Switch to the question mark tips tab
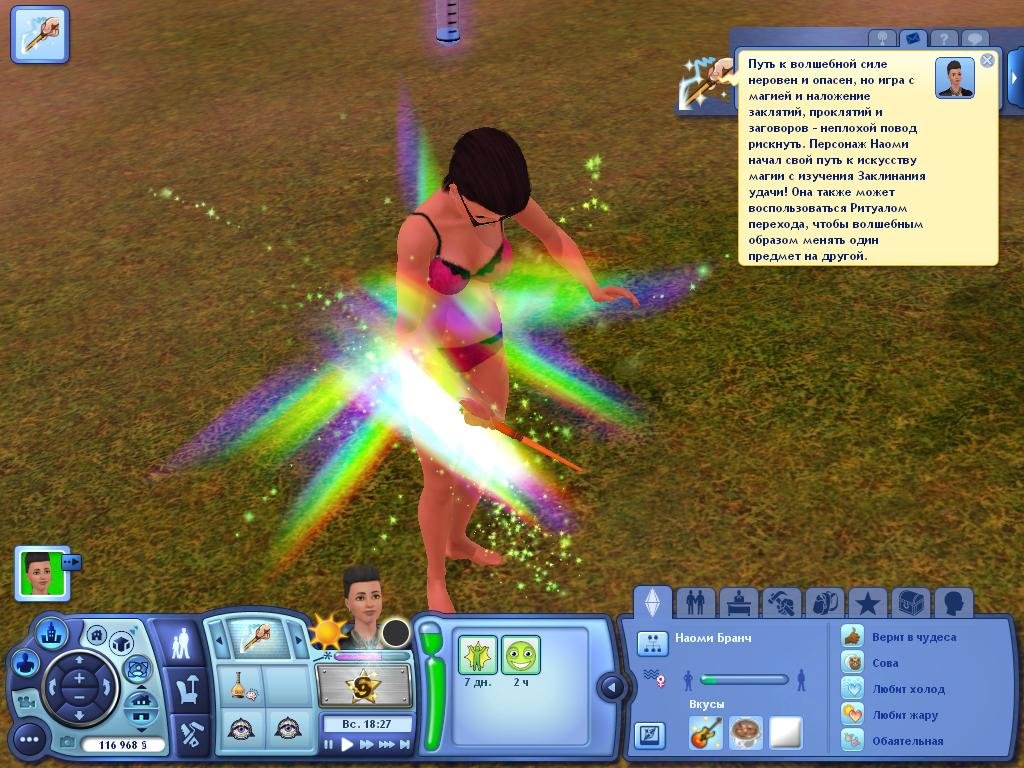This screenshot has width=1024, height=768. [942, 39]
